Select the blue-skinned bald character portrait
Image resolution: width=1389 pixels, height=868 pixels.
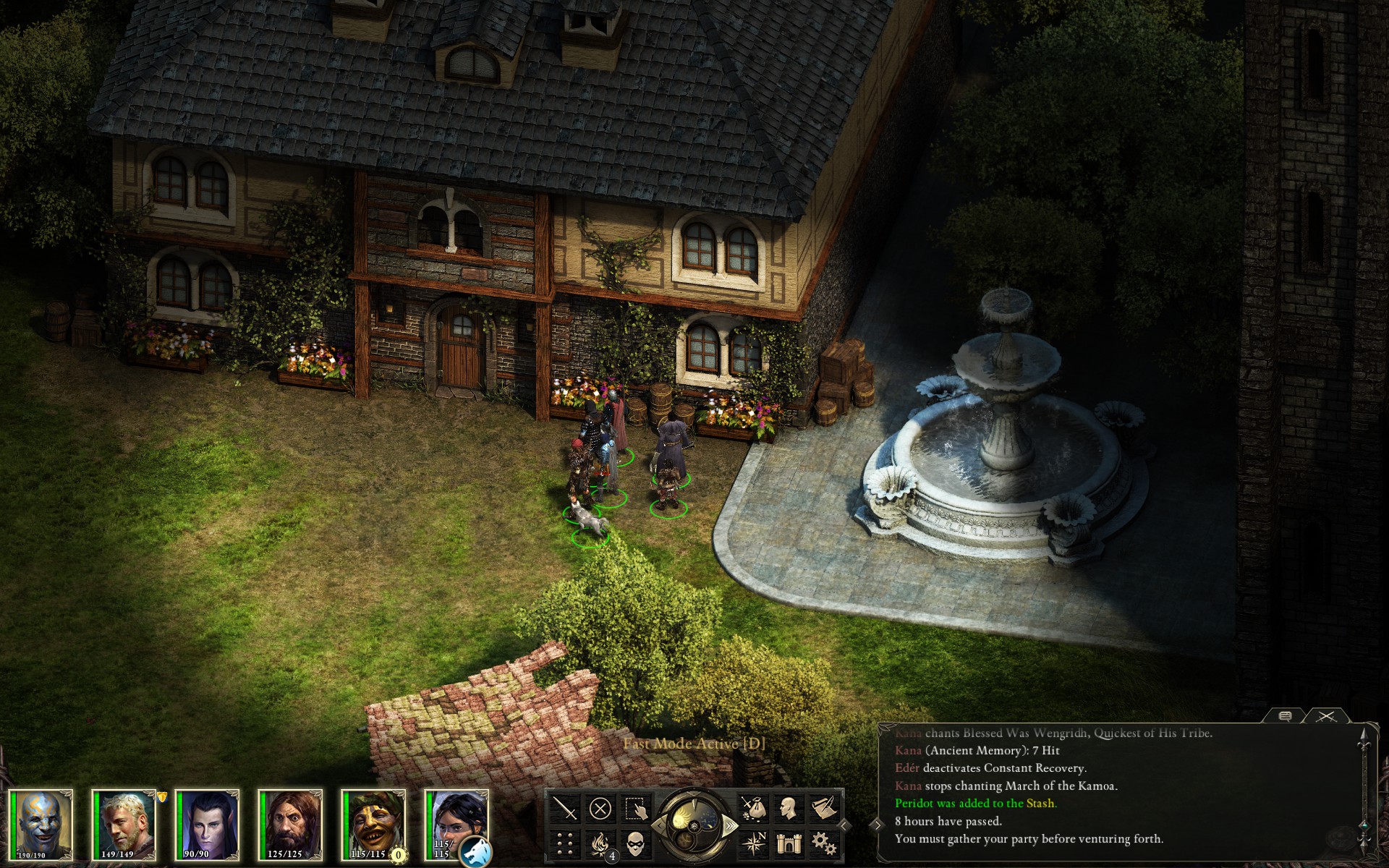click(41, 825)
